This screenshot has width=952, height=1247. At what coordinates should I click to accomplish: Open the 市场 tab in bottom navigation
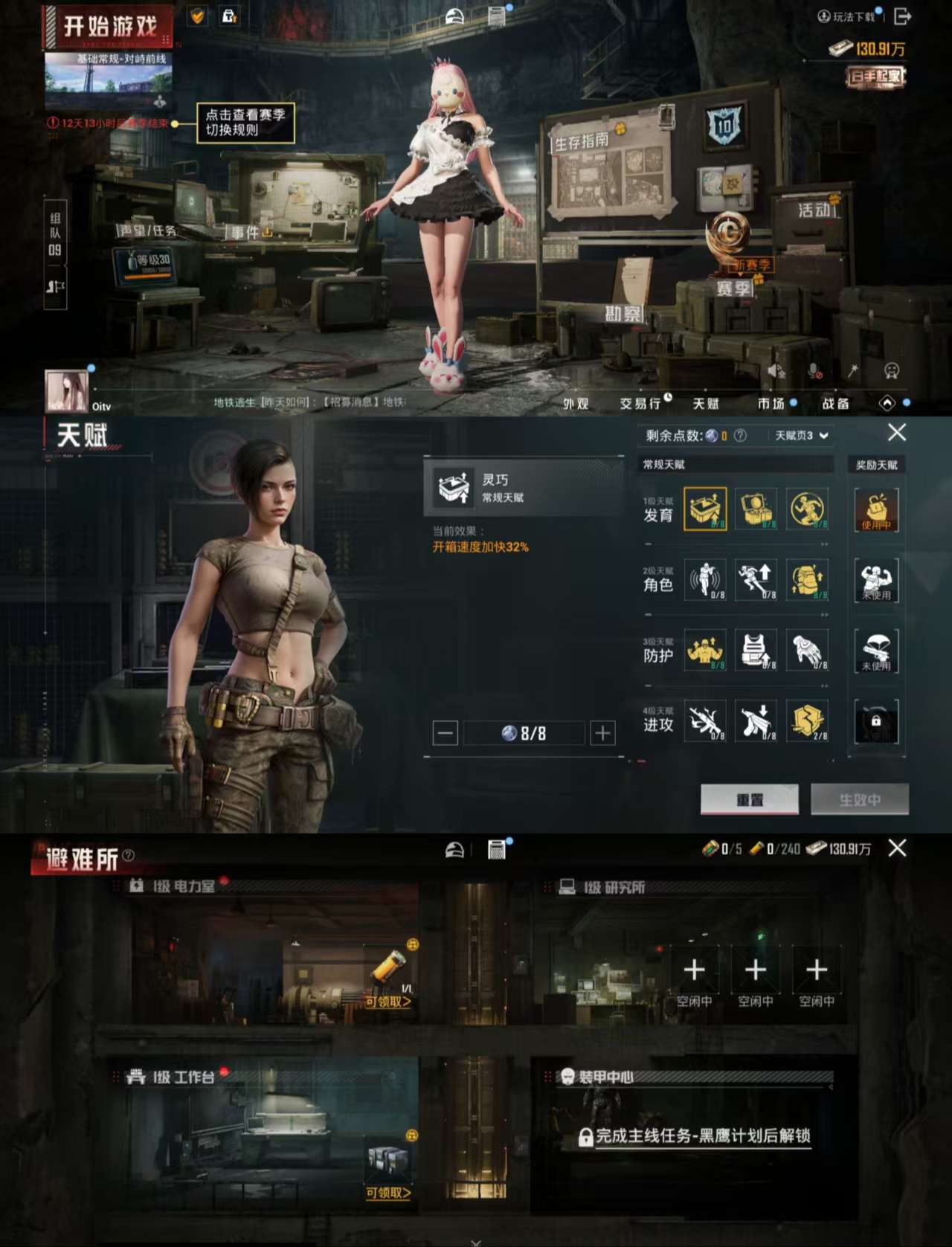(772, 404)
